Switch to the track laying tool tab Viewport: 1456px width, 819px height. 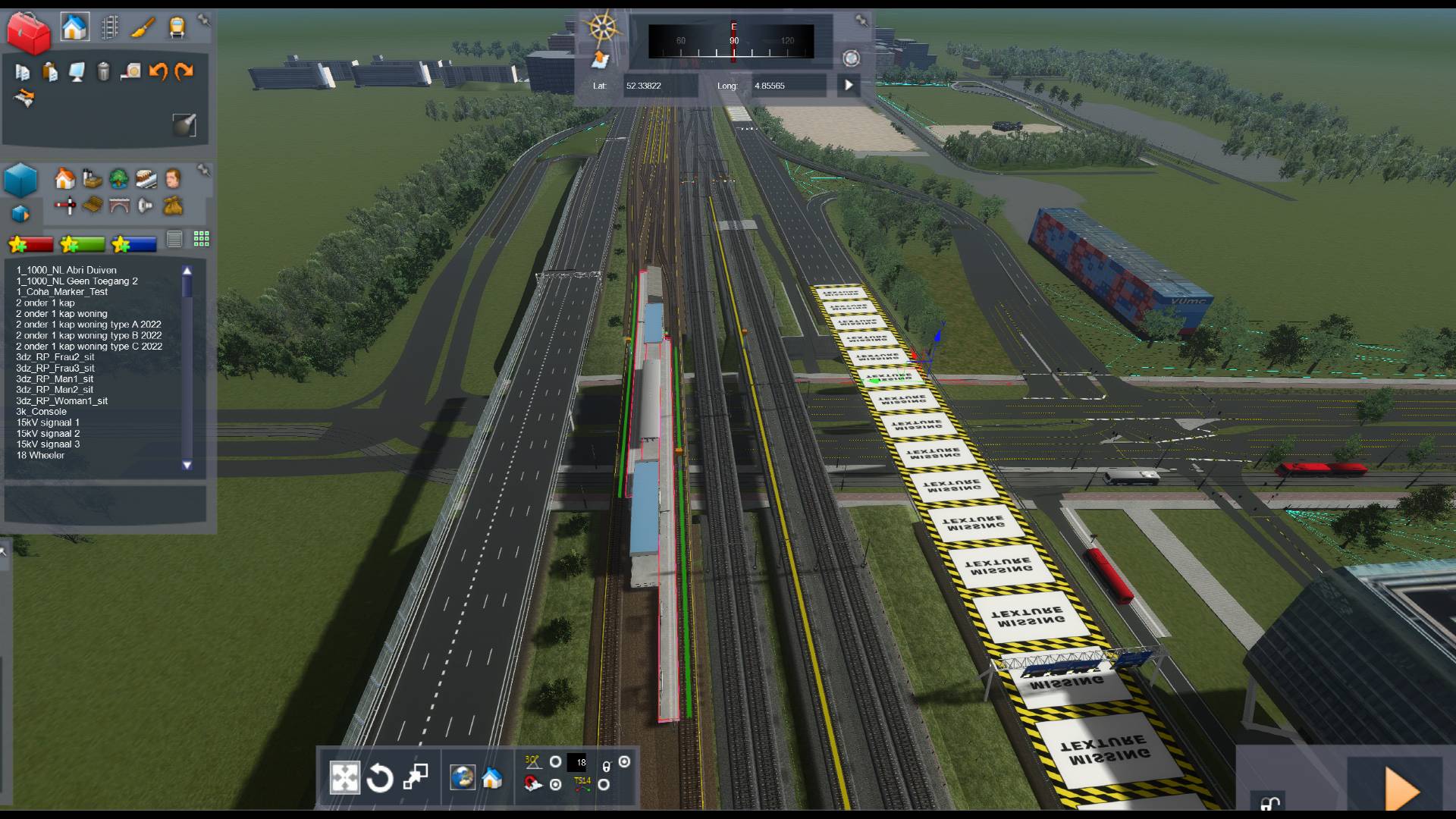110,27
